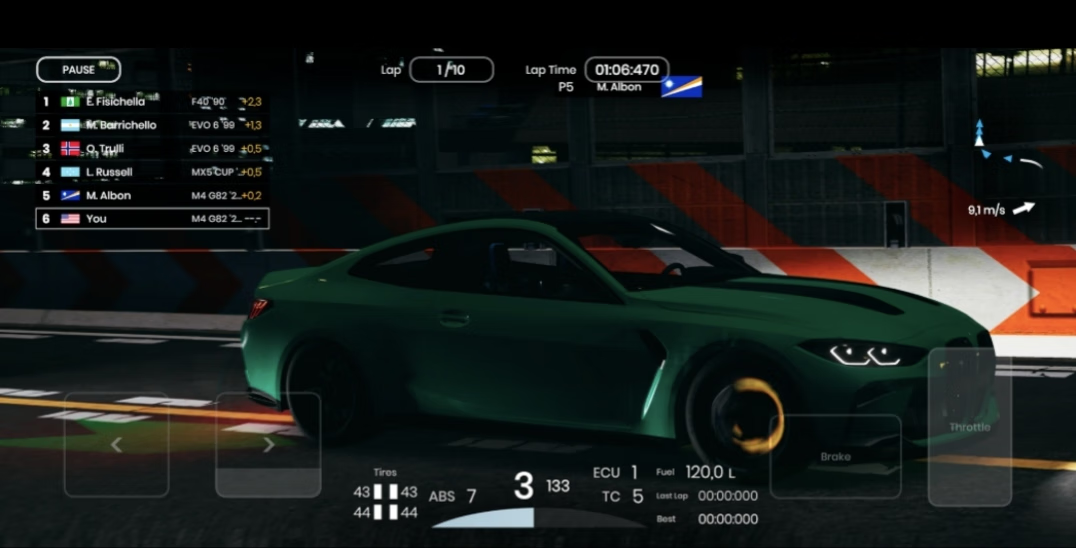Push the Throttle pedal button
Viewport: 1076px width, 548px height.
[969, 427]
